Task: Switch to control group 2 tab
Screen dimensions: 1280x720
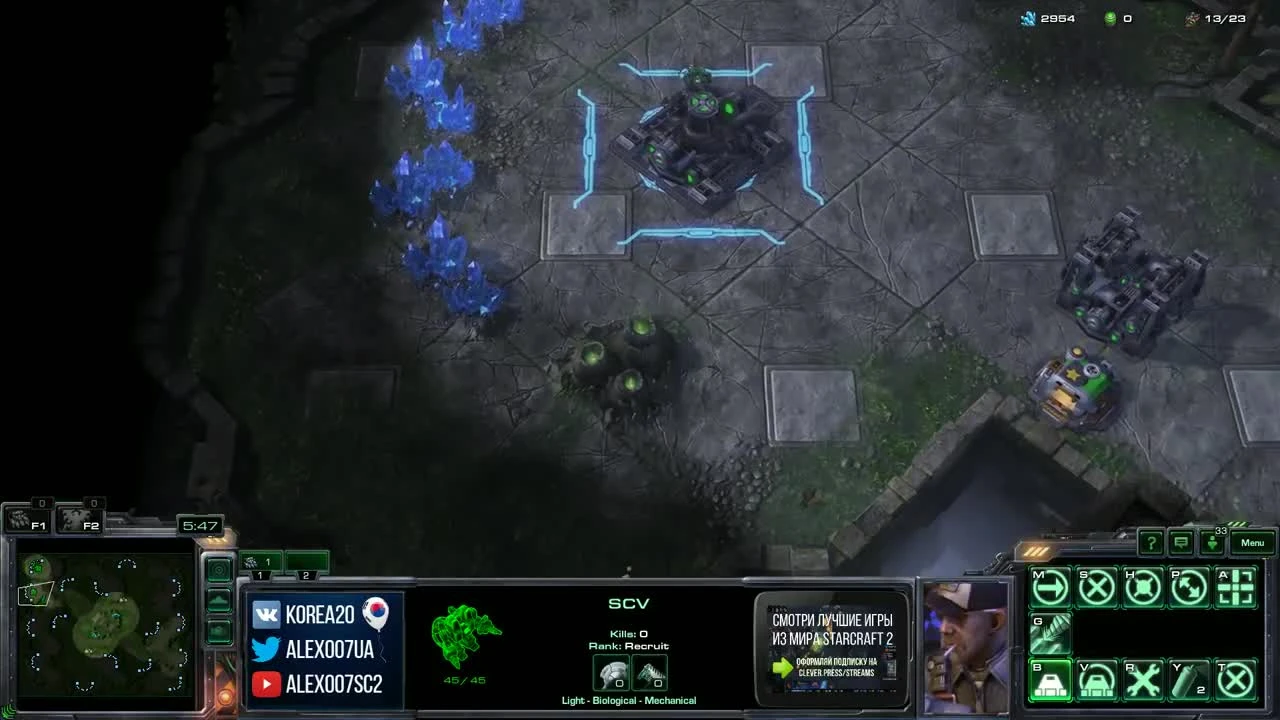Action: (306, 561)
